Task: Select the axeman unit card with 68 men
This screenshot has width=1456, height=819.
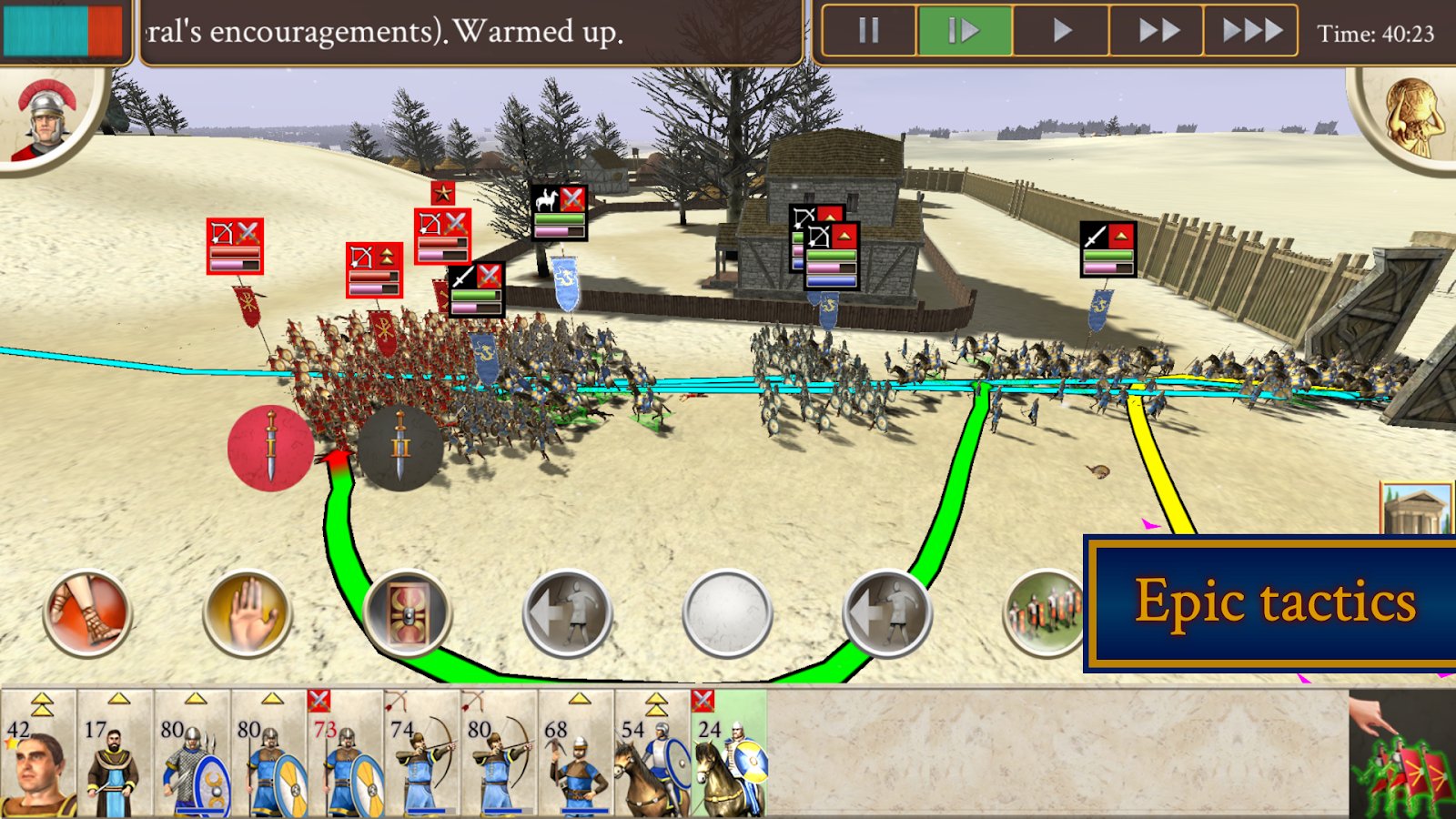Action: 576,755
